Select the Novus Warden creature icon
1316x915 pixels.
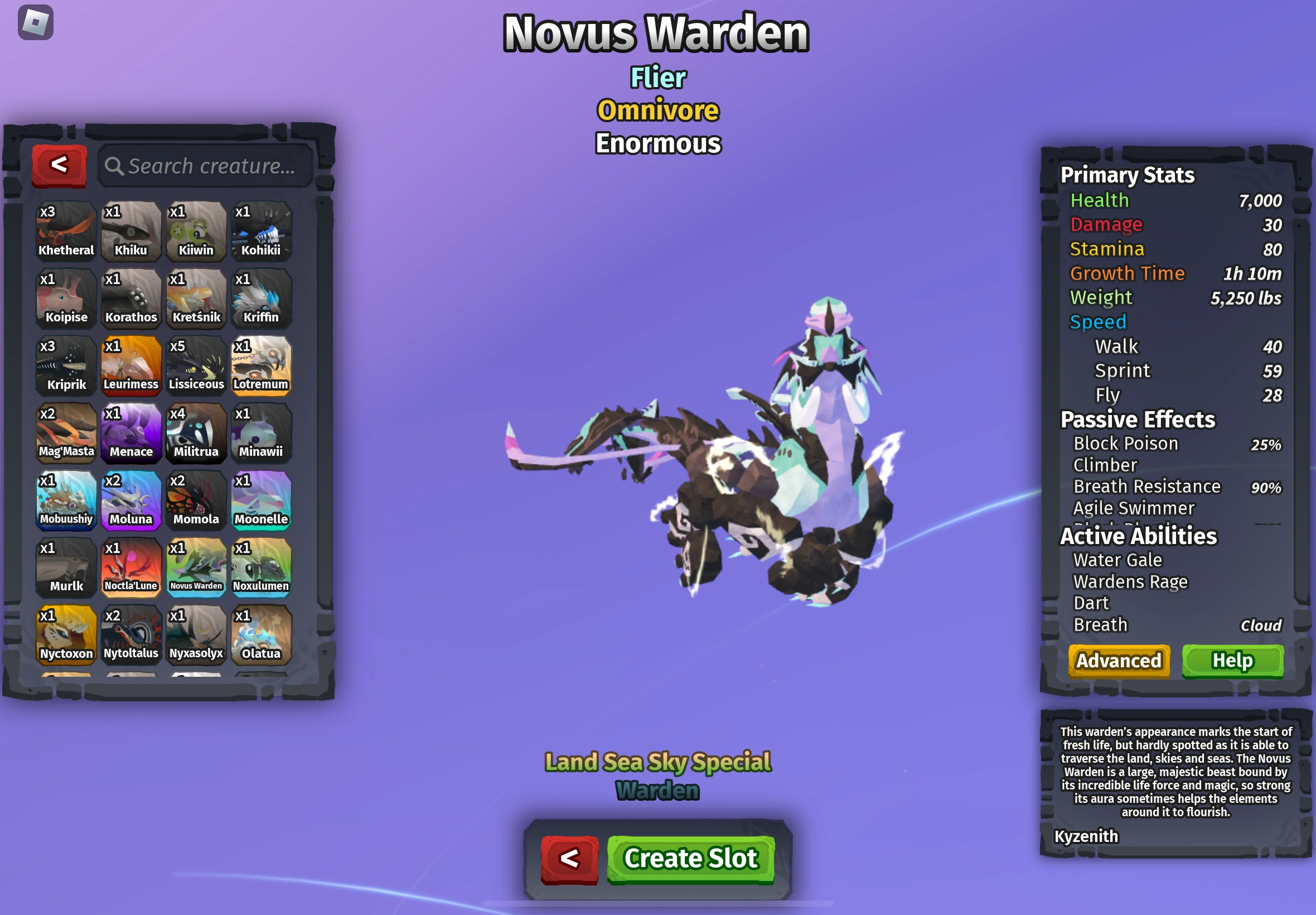196,567
